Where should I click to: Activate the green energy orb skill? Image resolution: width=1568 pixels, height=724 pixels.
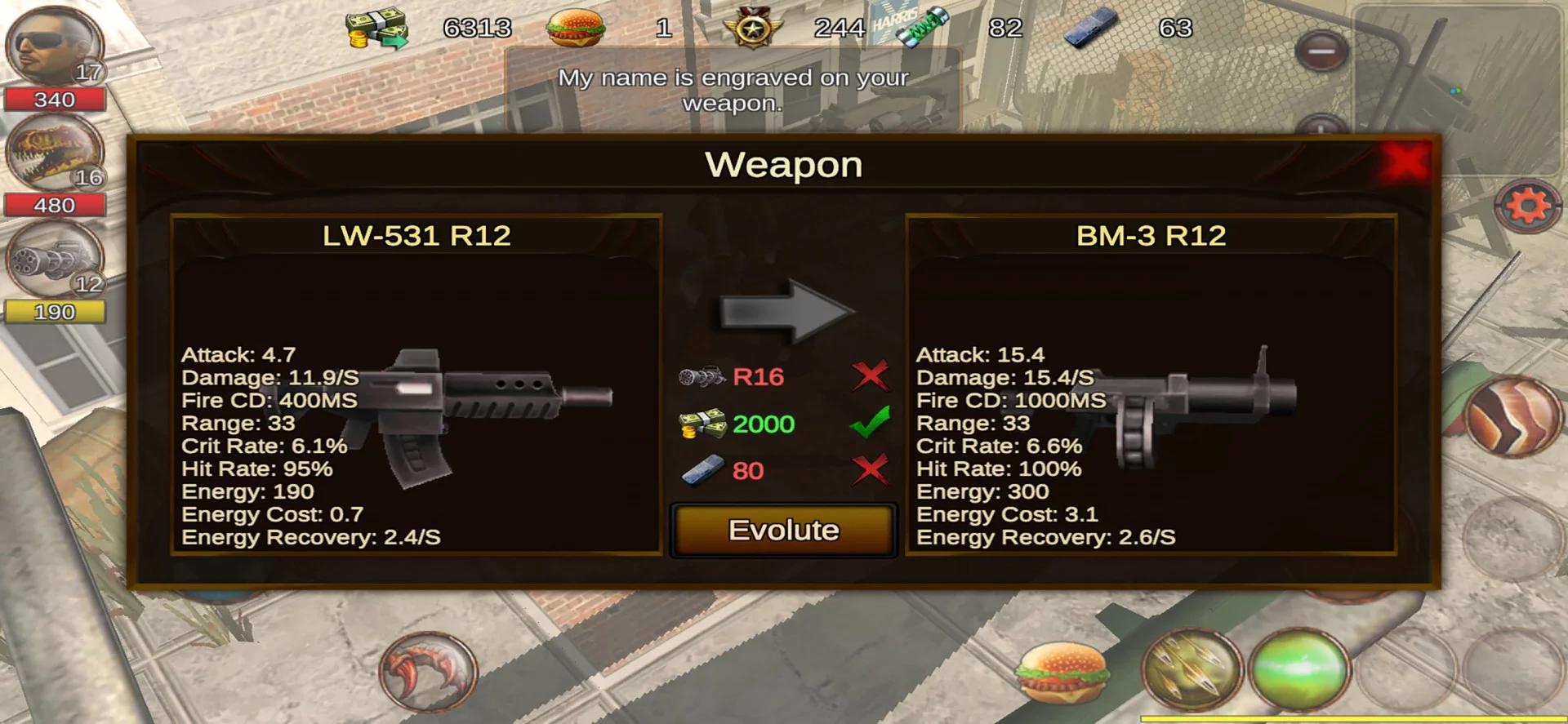[1300, 669]
